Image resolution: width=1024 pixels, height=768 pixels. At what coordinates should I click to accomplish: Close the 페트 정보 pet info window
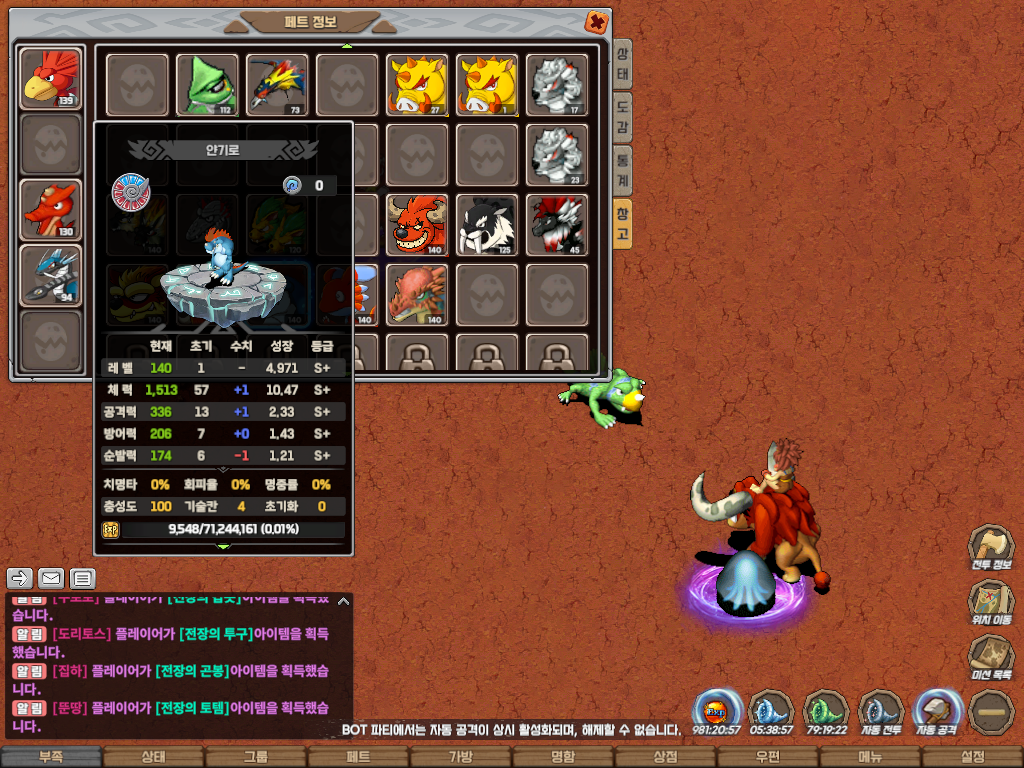[596, 22]
